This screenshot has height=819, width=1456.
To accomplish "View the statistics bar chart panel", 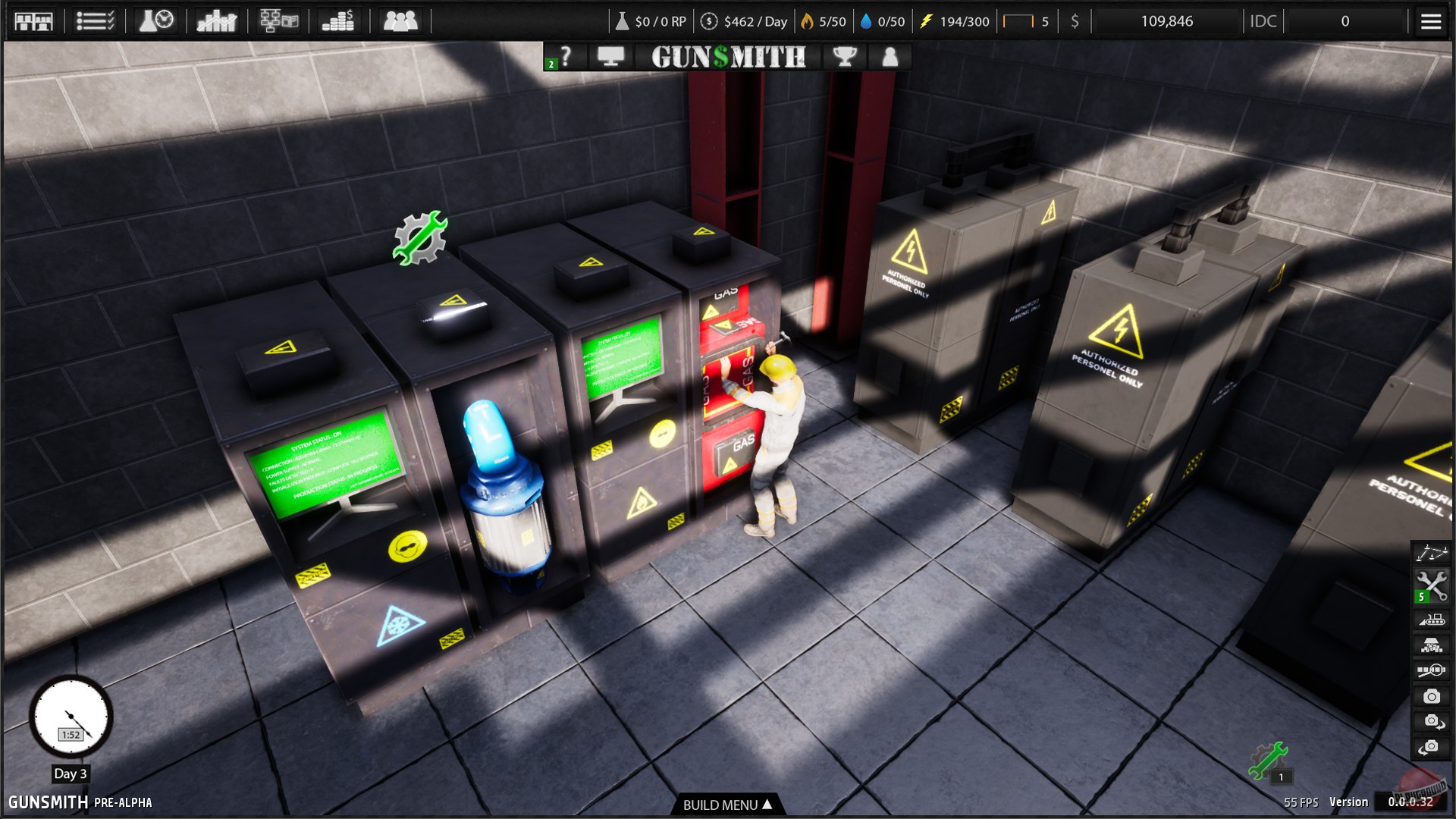I will click(x=216, y=20).
